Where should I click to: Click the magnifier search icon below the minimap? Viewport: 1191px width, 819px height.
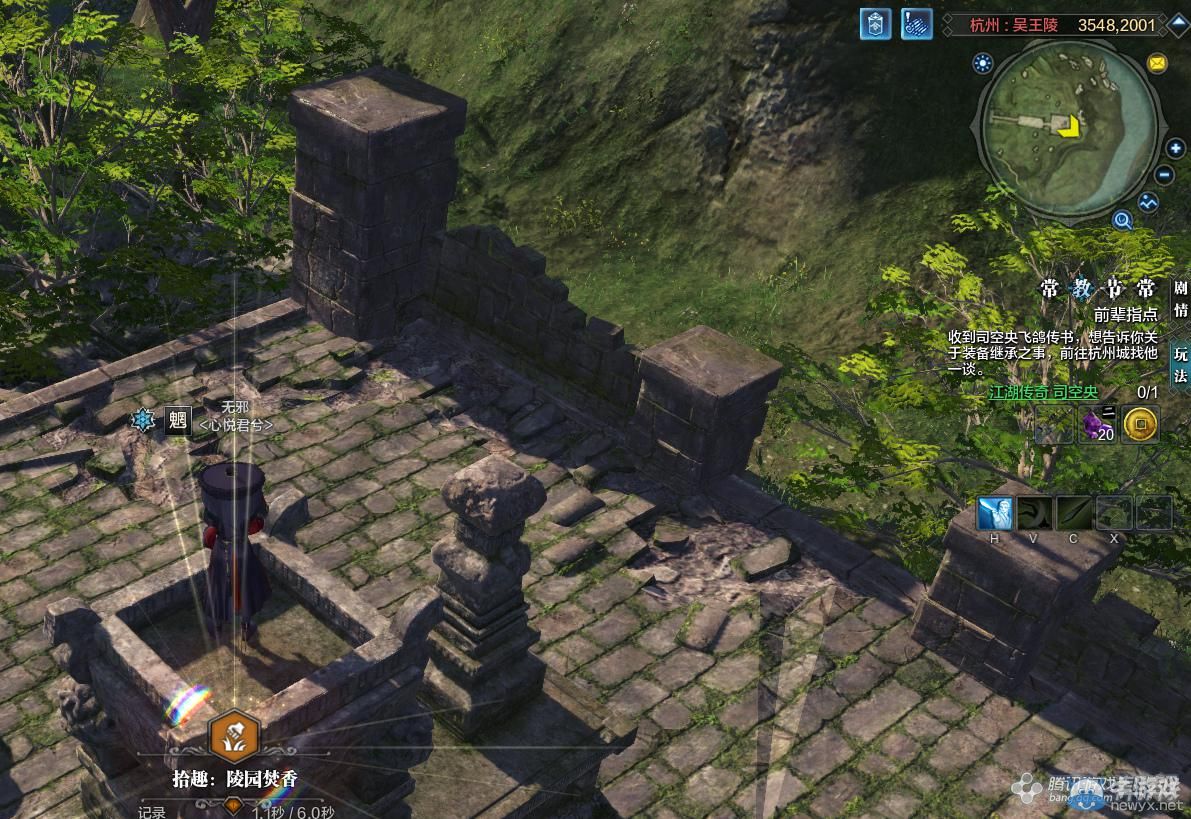[x=1122, y=221]
